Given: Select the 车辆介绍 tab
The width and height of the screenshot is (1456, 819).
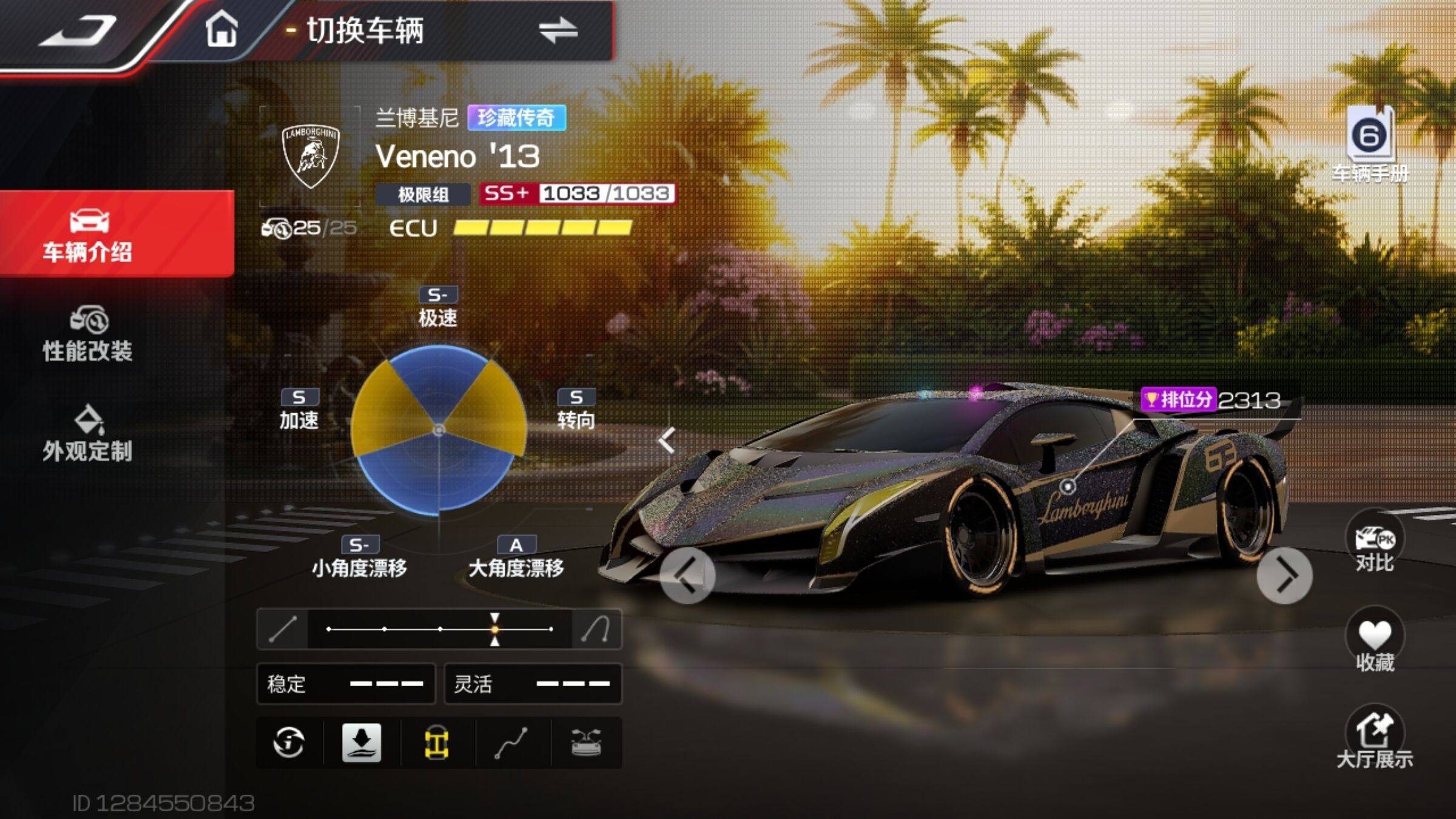Looking at the screenshot, I should (x=89, y=235).
